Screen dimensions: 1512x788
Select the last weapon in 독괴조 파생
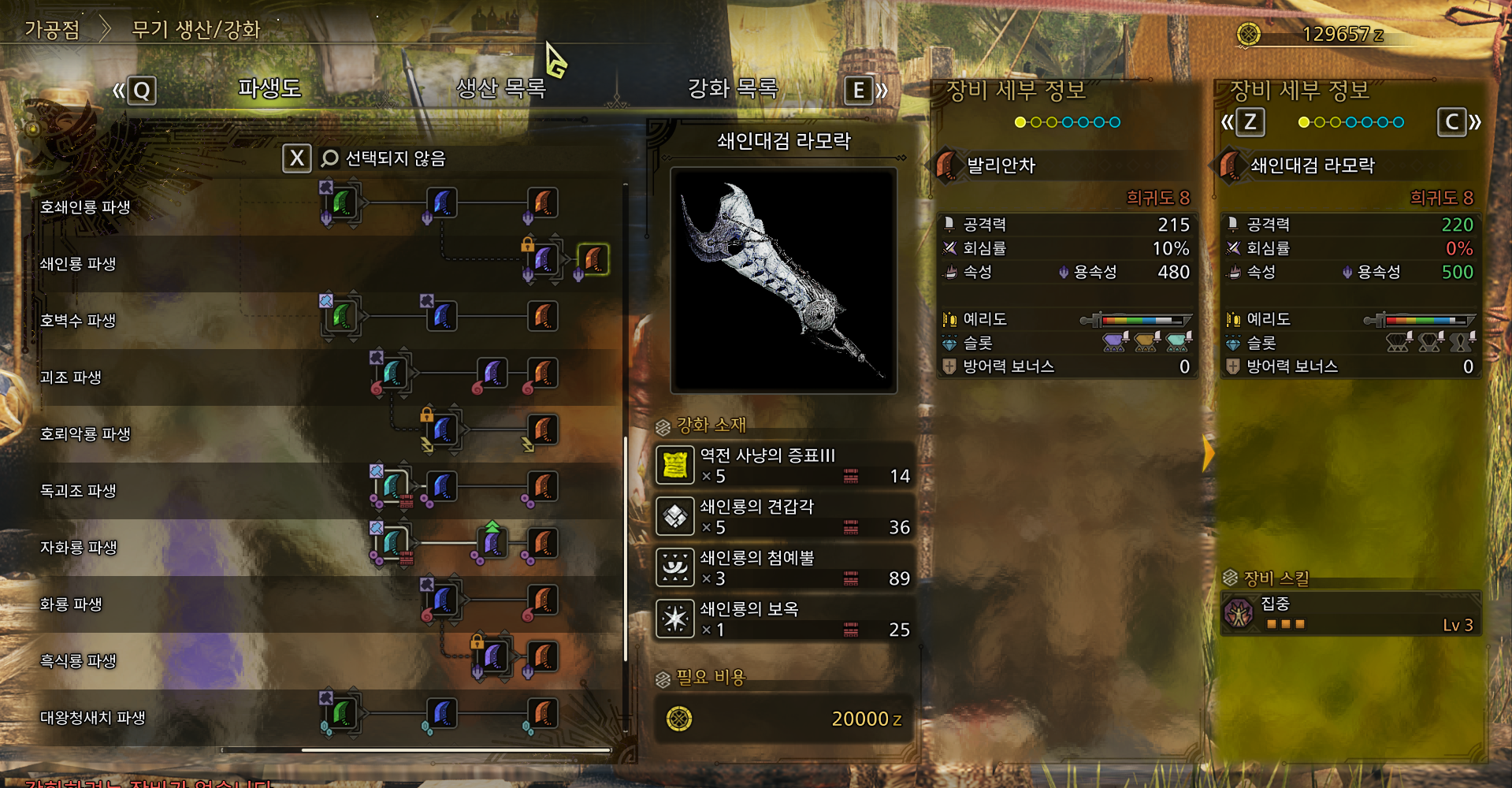pos(543,486)
